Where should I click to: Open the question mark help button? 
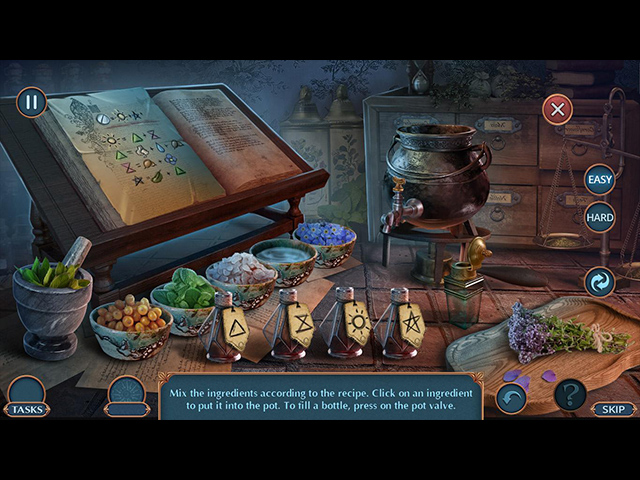(570, 395)
